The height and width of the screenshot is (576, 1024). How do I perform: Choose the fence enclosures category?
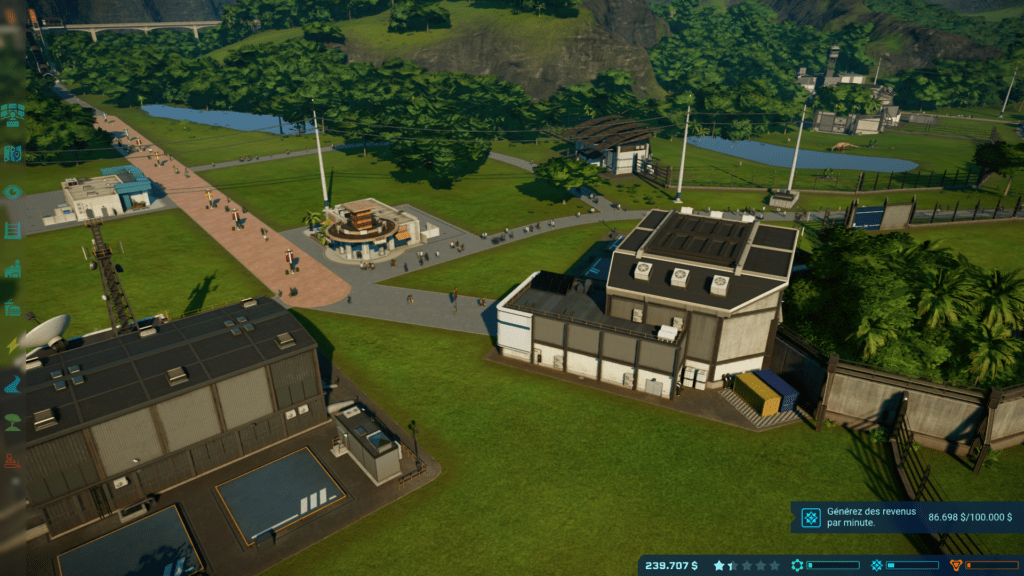point(13,231)
